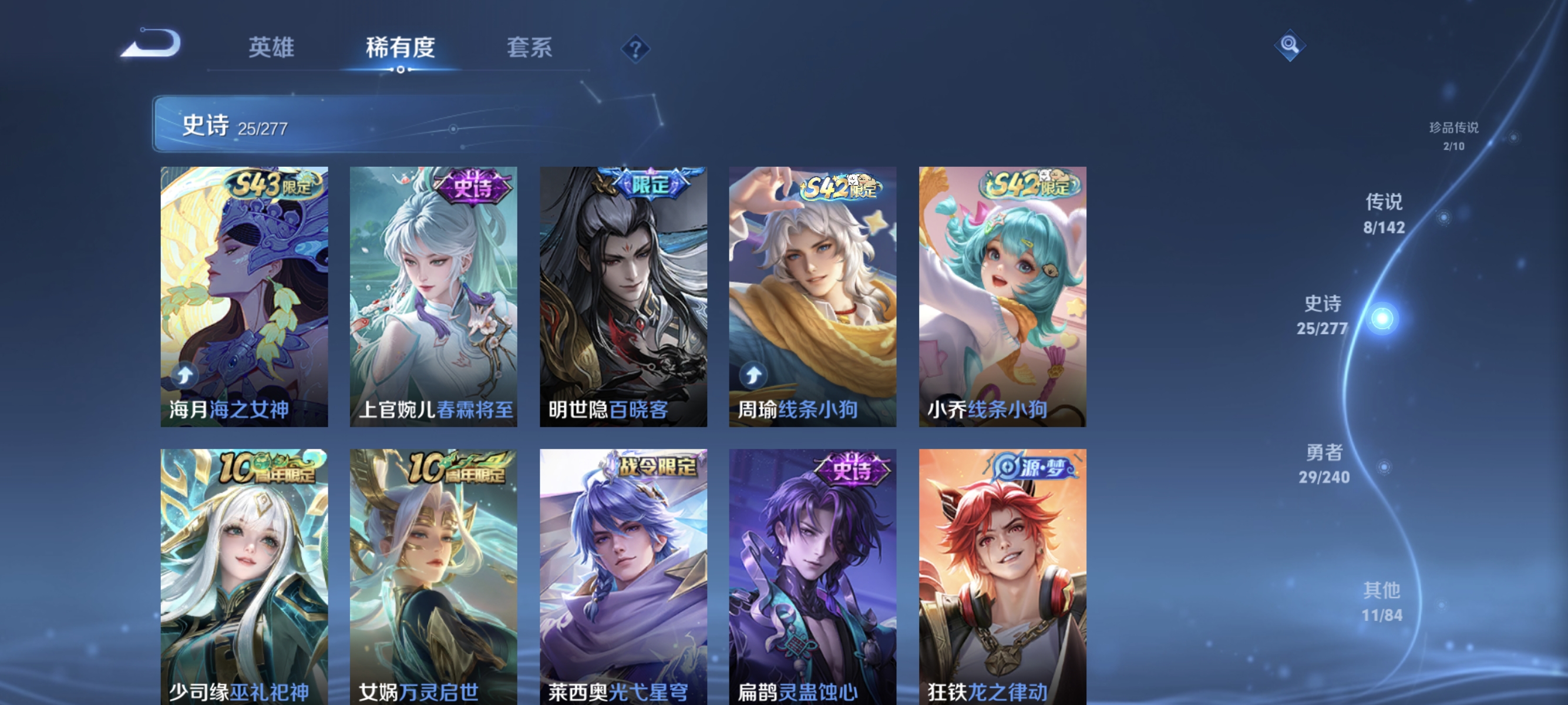Switch to the 套系 tab
This screenshot has width=1568, height=705.
(x=531, y=49)
